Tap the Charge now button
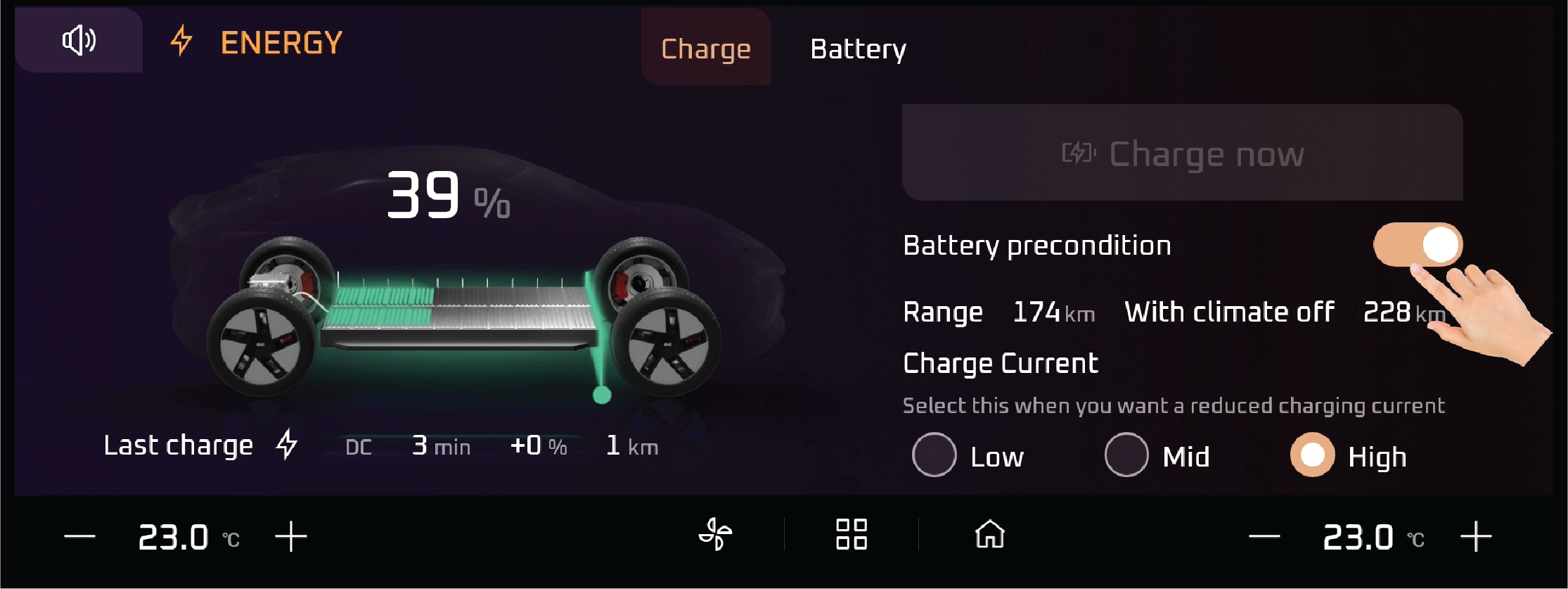Screen dimensions: 1568x589 click(1182, 153)
